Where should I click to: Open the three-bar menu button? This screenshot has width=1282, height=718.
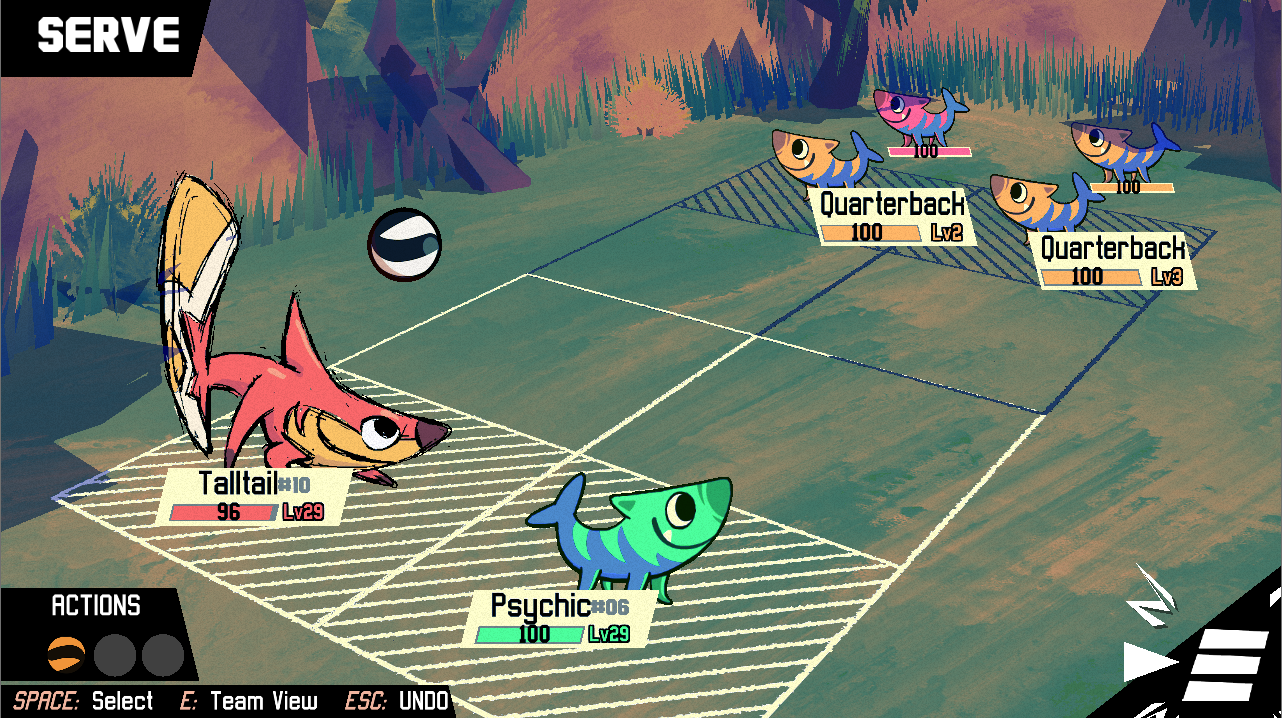coord(1224,664)
